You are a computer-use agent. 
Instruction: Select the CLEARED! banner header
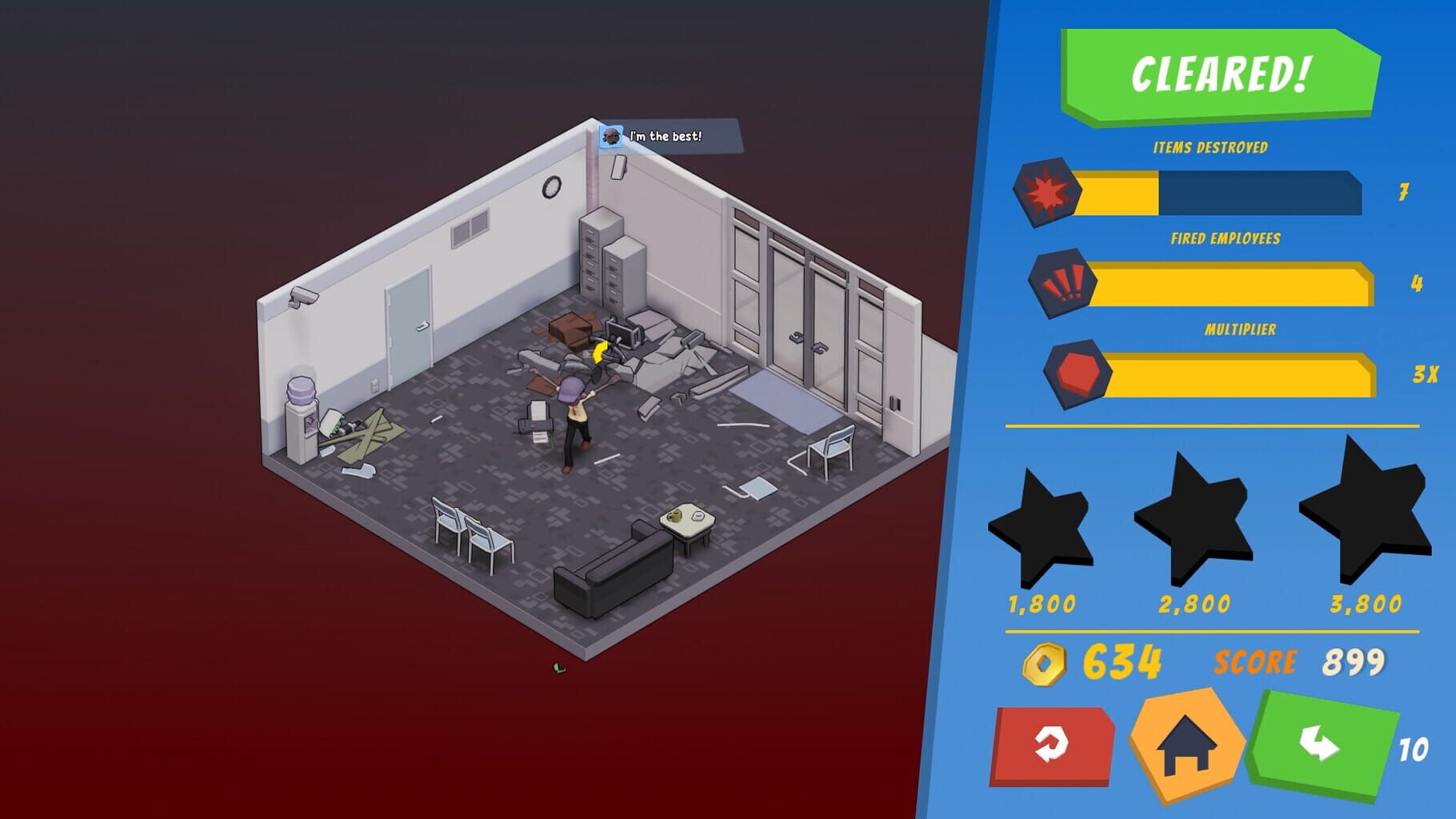pyautogui.click(x=1220, y=73)
